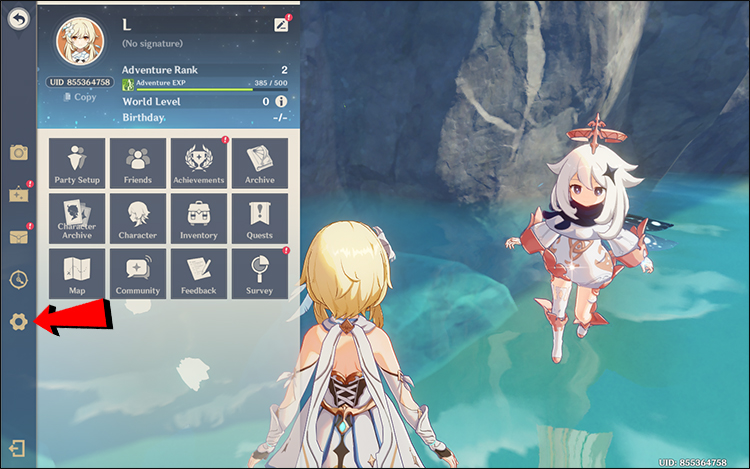
Task: Open Settings via the gear icon
Action: [x=18, y=322]
